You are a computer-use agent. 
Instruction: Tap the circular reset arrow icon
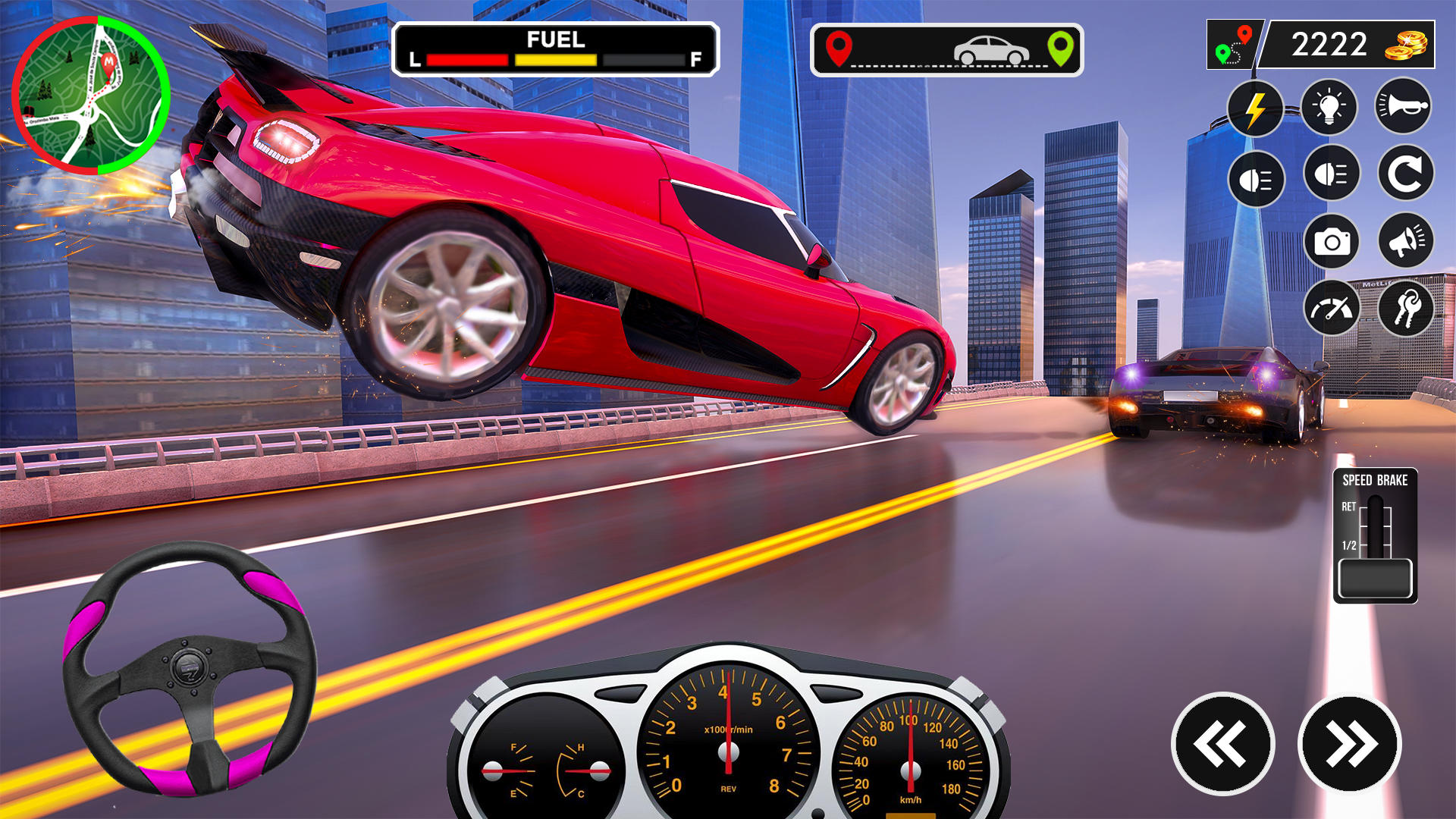(x=1404, y=174)
